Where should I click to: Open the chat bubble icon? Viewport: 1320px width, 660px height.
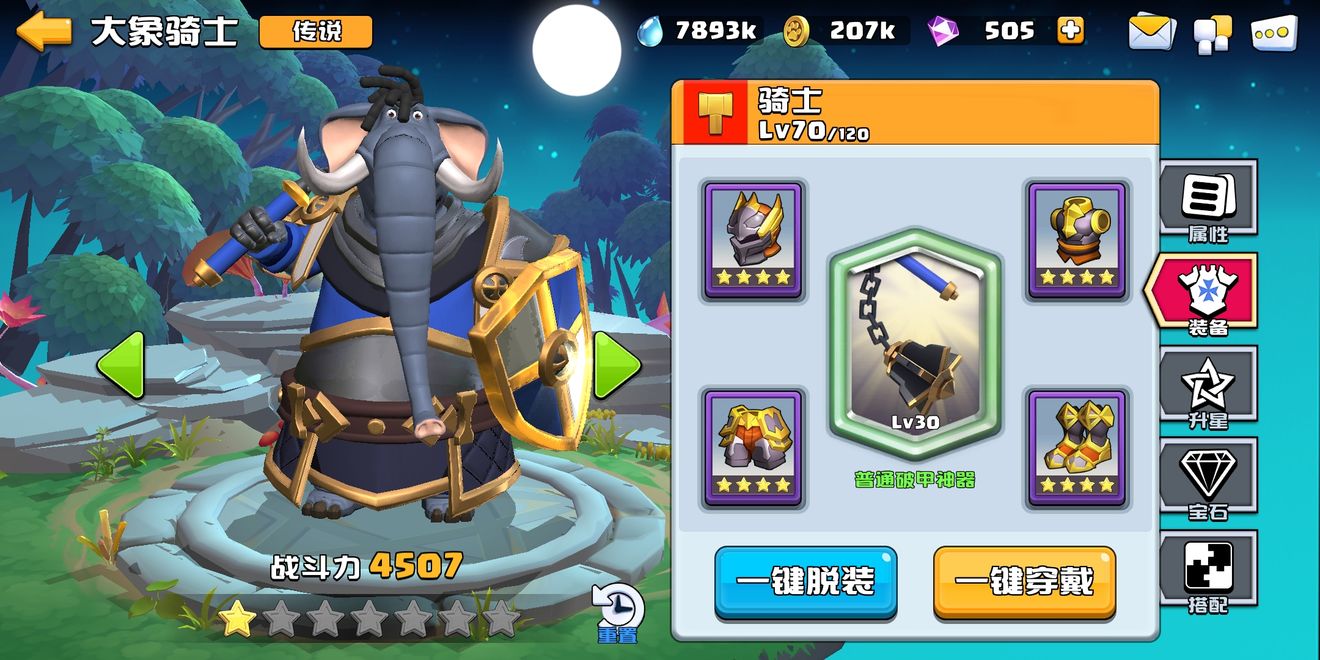[x=1273, y=32]
